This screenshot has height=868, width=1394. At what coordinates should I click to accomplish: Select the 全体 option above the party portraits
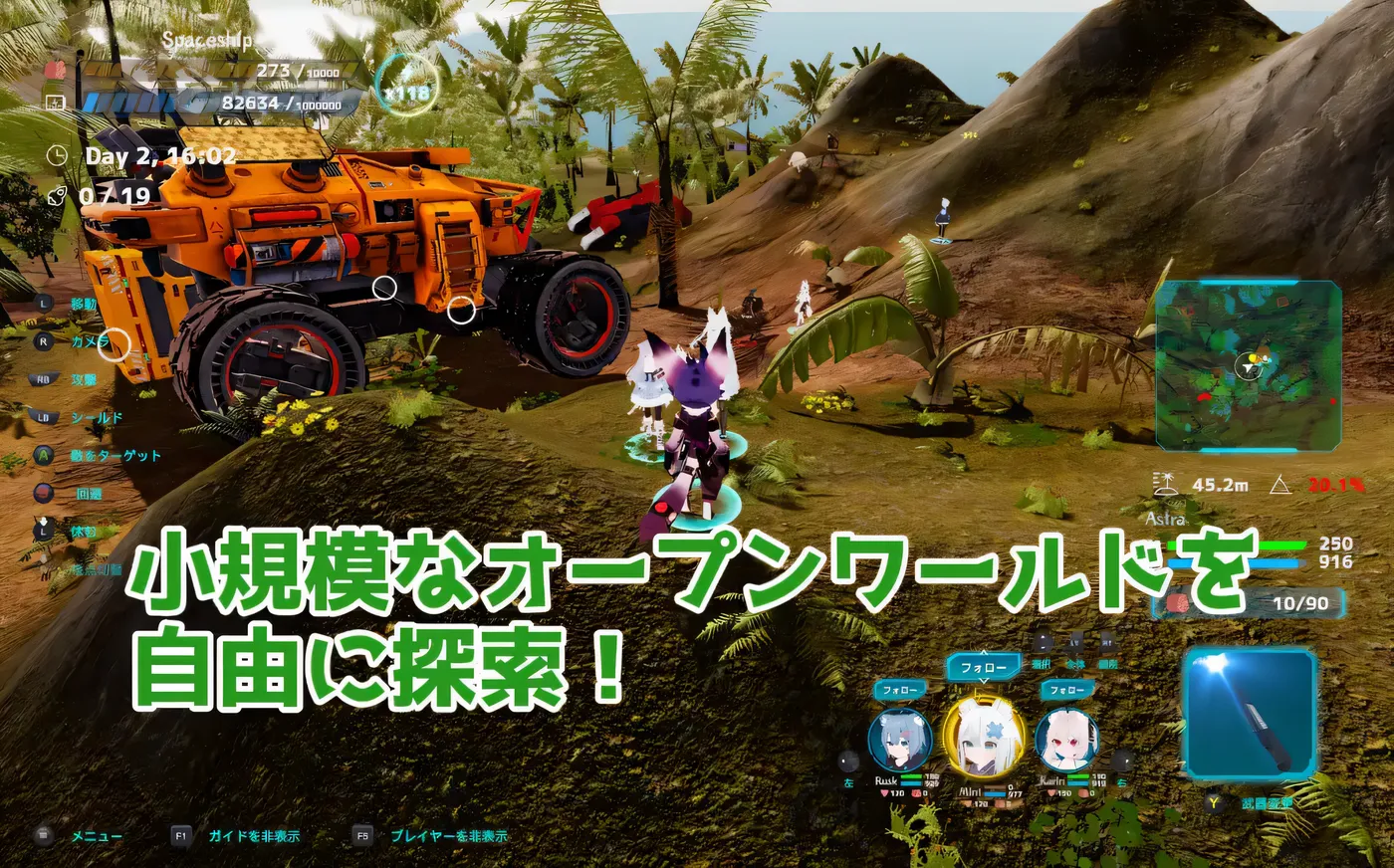tap(1077, 666)
